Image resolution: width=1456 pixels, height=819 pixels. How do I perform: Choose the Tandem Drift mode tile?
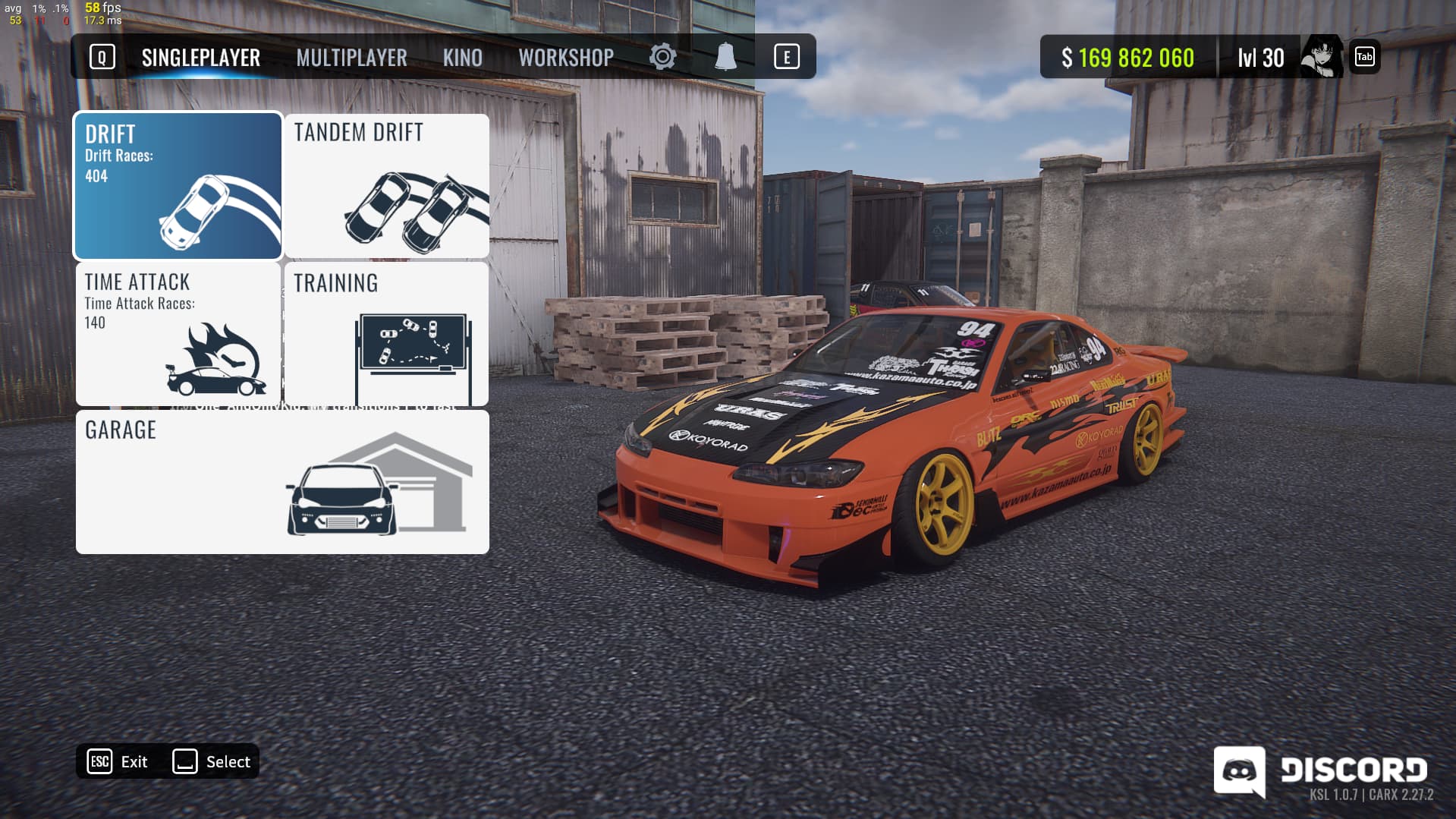[387, 186]
